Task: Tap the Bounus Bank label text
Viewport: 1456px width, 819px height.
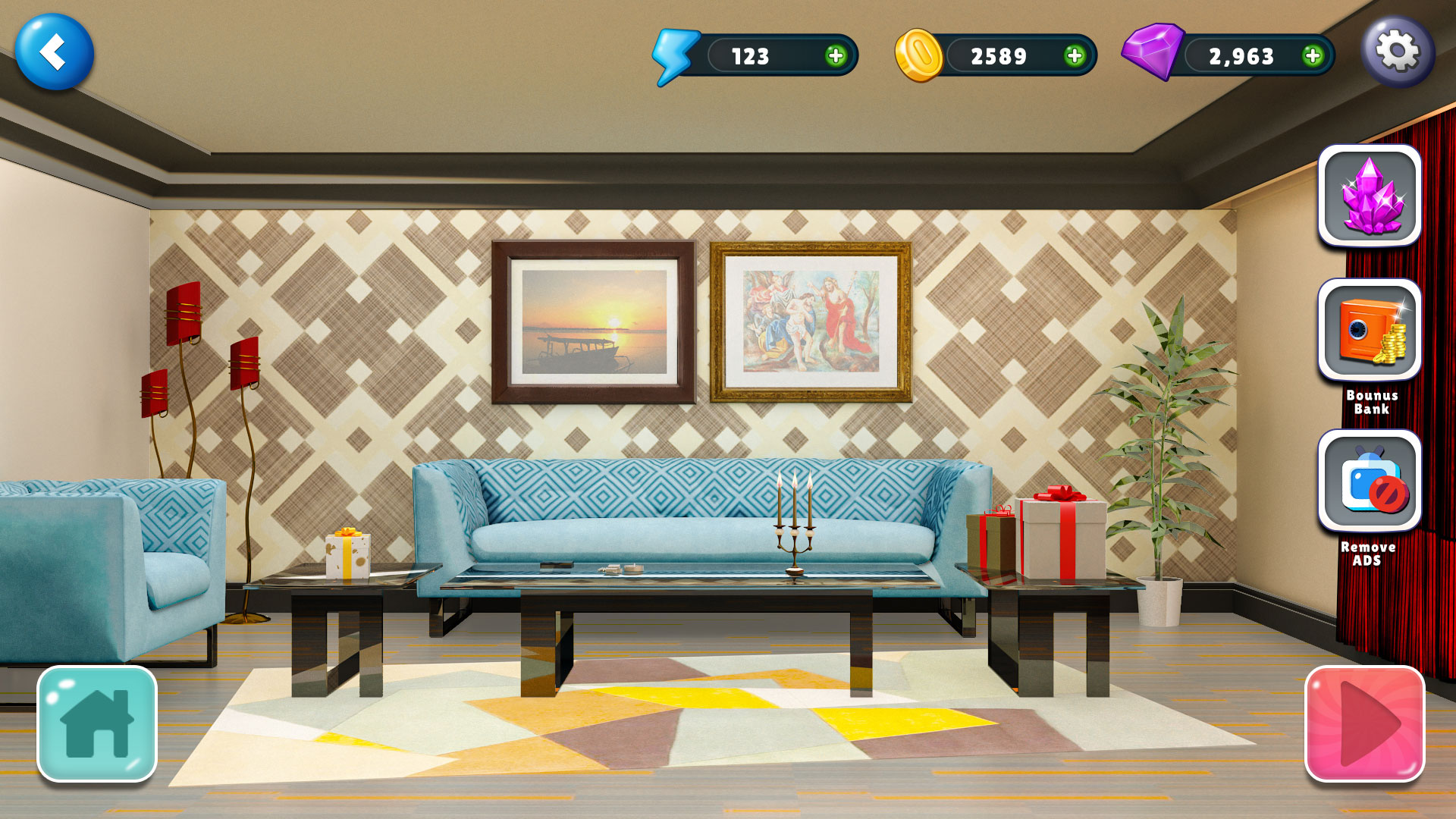Action: point(1370,403)
